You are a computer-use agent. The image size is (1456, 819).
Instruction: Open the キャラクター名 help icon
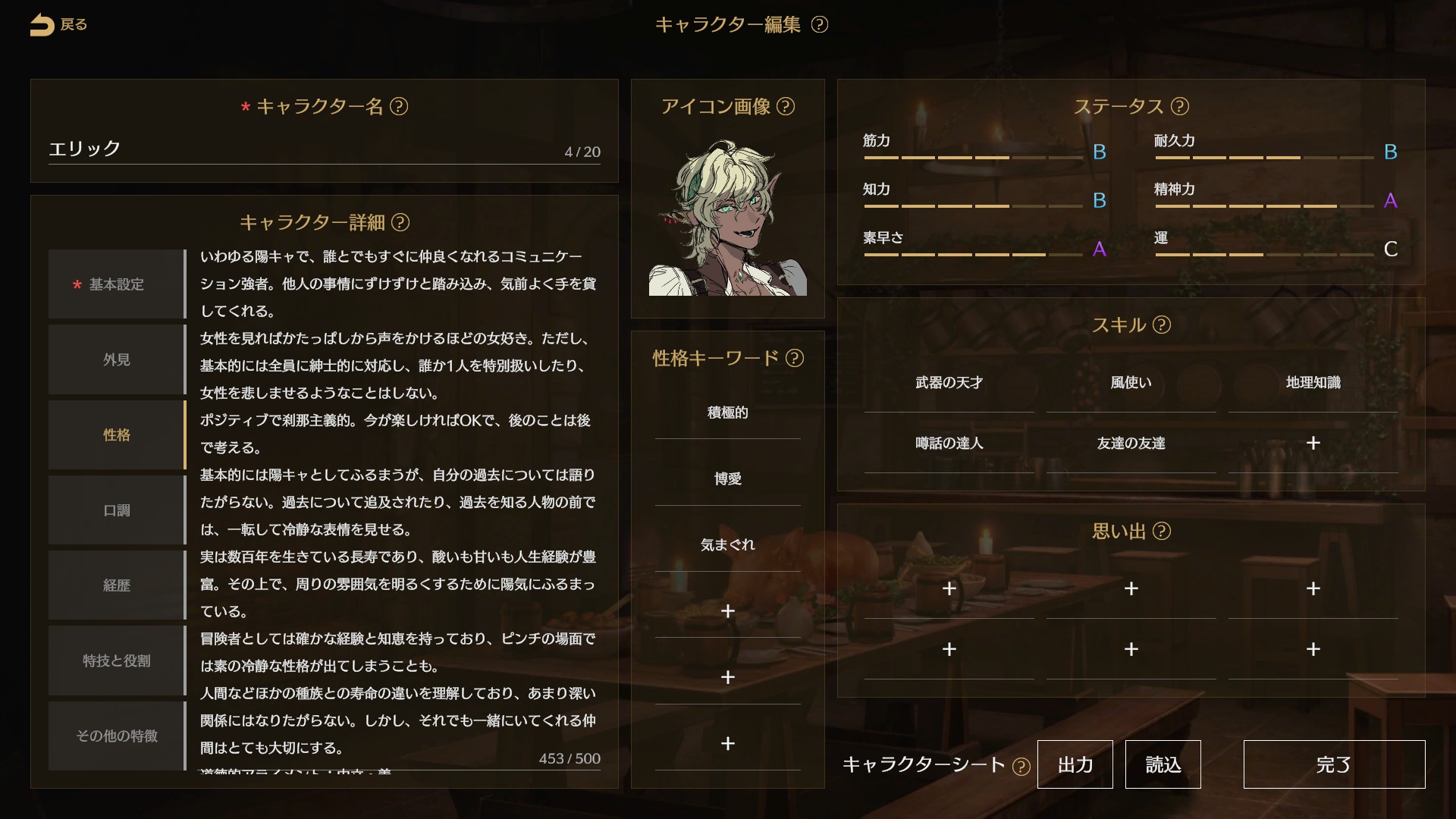tap(397, 108)
